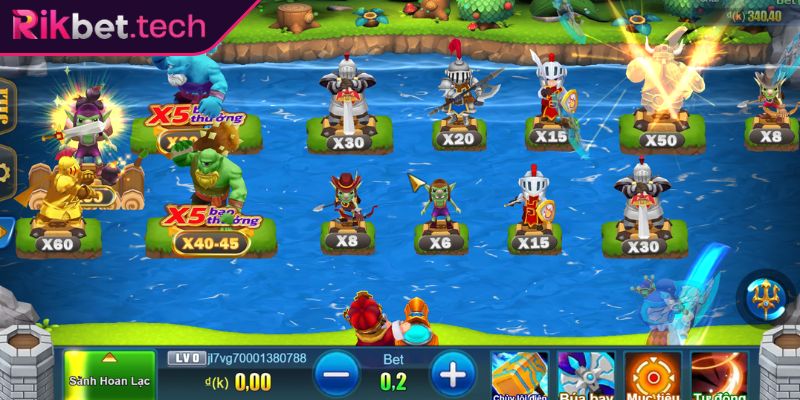The height and width of the screenshot is (400, 800).
Task: Increase the bet with the plus button
Action: click(x=453, y=375)
